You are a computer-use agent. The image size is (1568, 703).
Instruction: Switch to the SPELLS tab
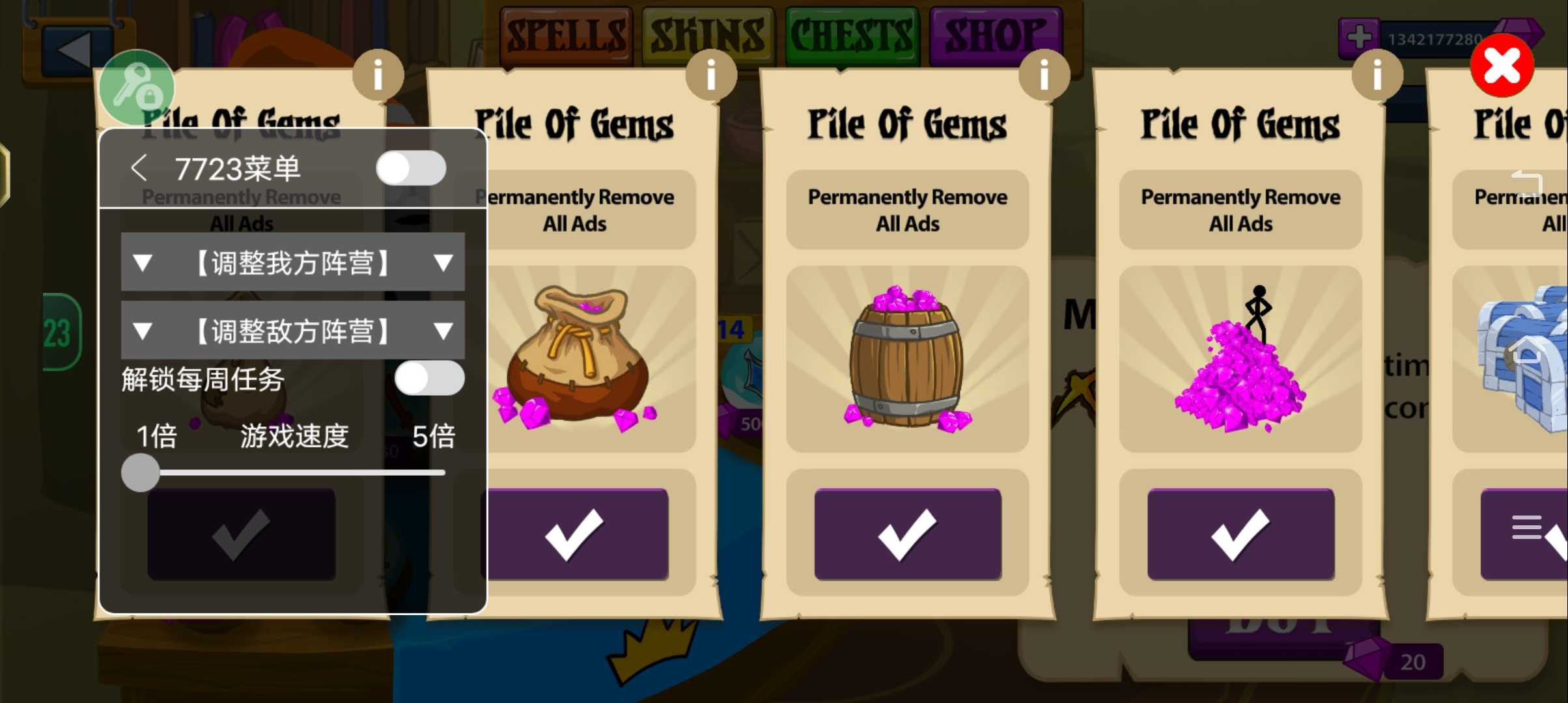565,35
